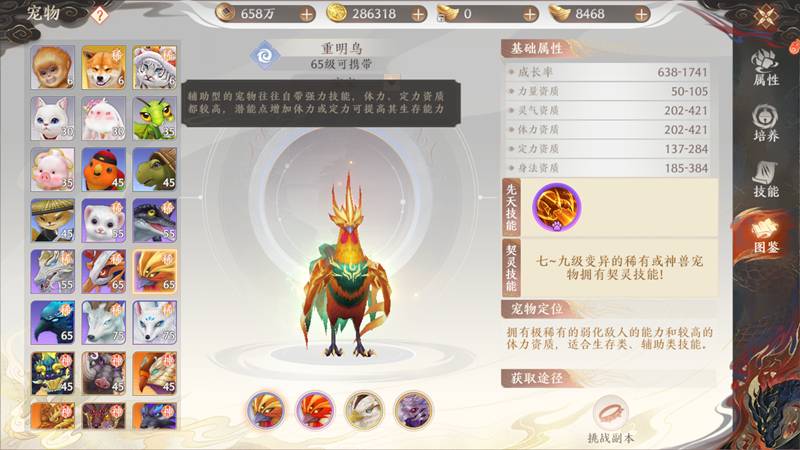Select the white tiger pet portrait
800x450 pixels.
[x=155, y=66]
